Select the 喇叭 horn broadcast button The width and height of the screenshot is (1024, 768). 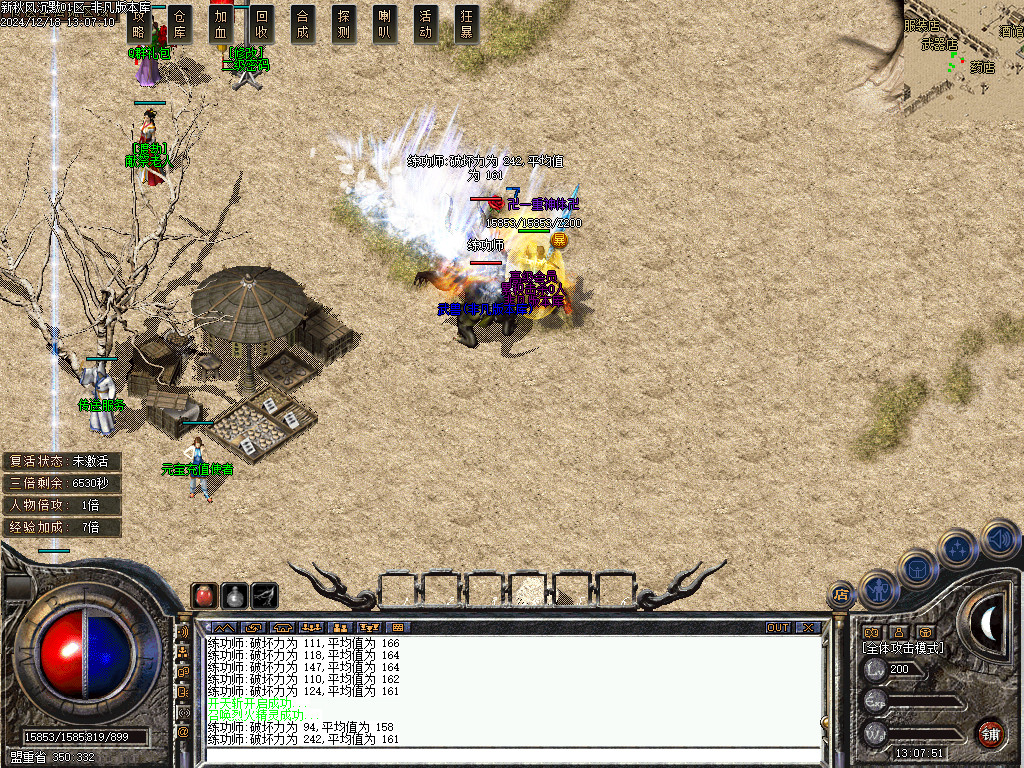pyautogui.click(x=385, y=24)
